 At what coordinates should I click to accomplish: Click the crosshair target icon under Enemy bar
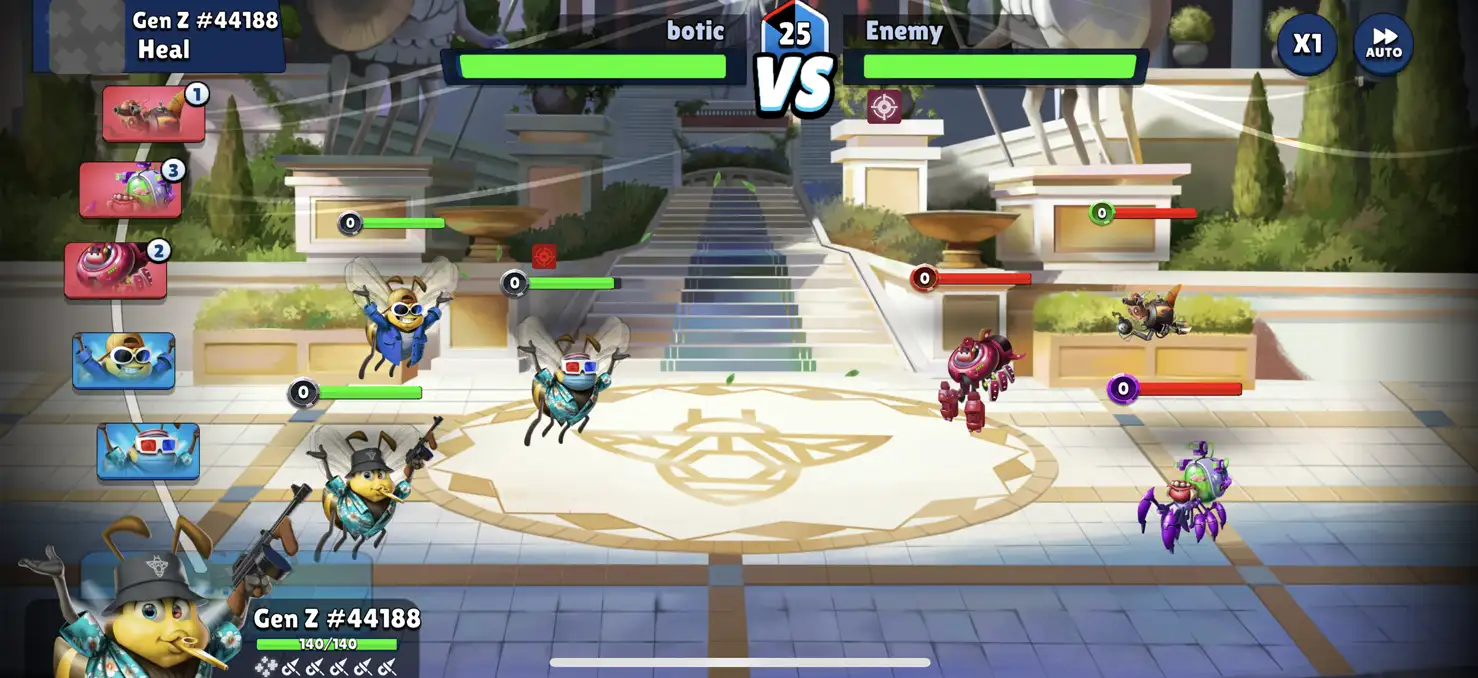884,106
